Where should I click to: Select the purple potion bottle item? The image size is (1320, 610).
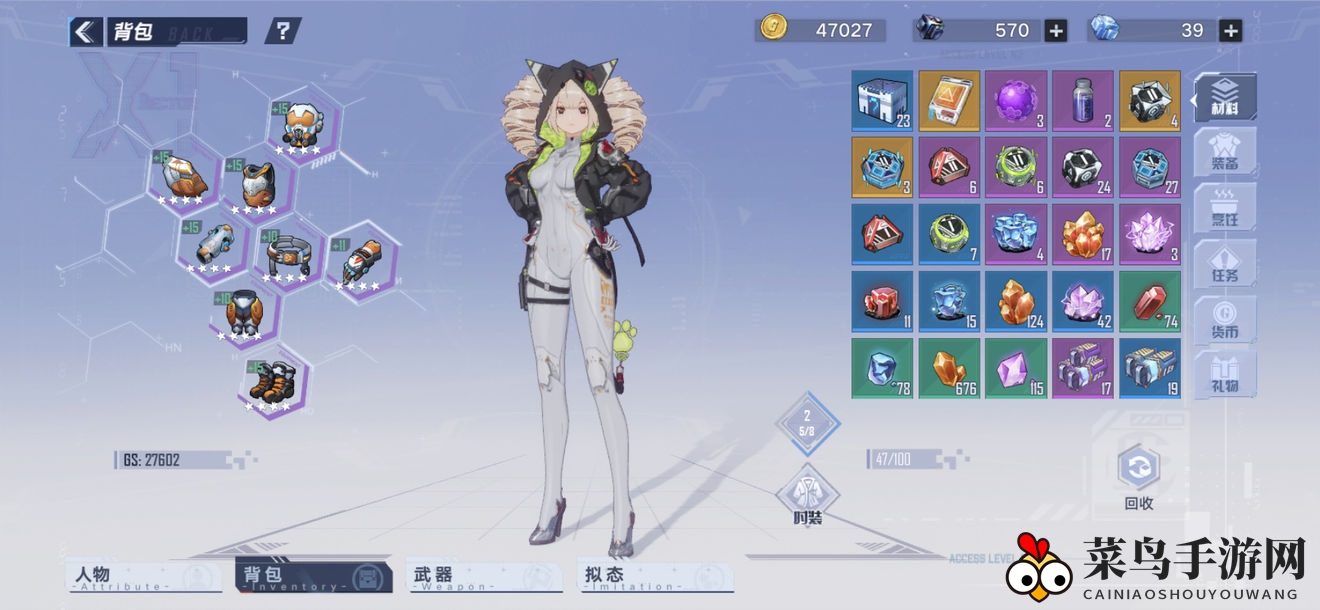tap(1082, 100)
